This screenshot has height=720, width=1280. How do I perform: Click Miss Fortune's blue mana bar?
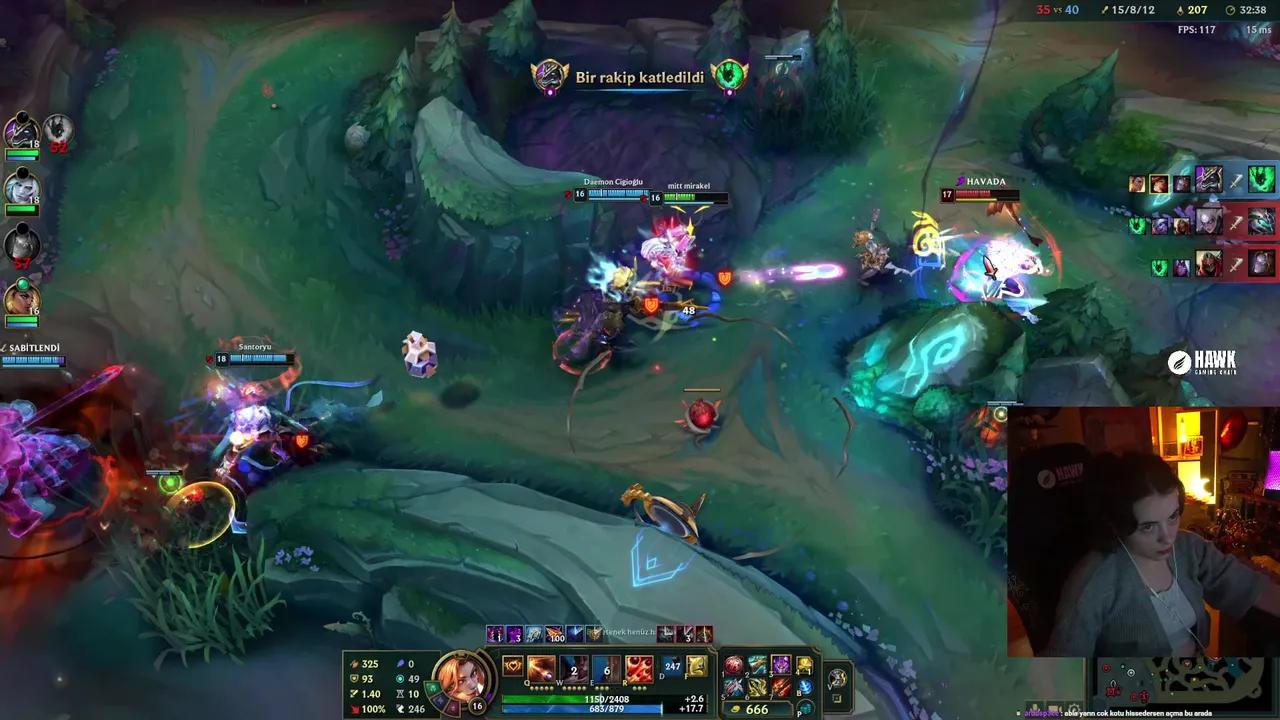click(580, 708)
